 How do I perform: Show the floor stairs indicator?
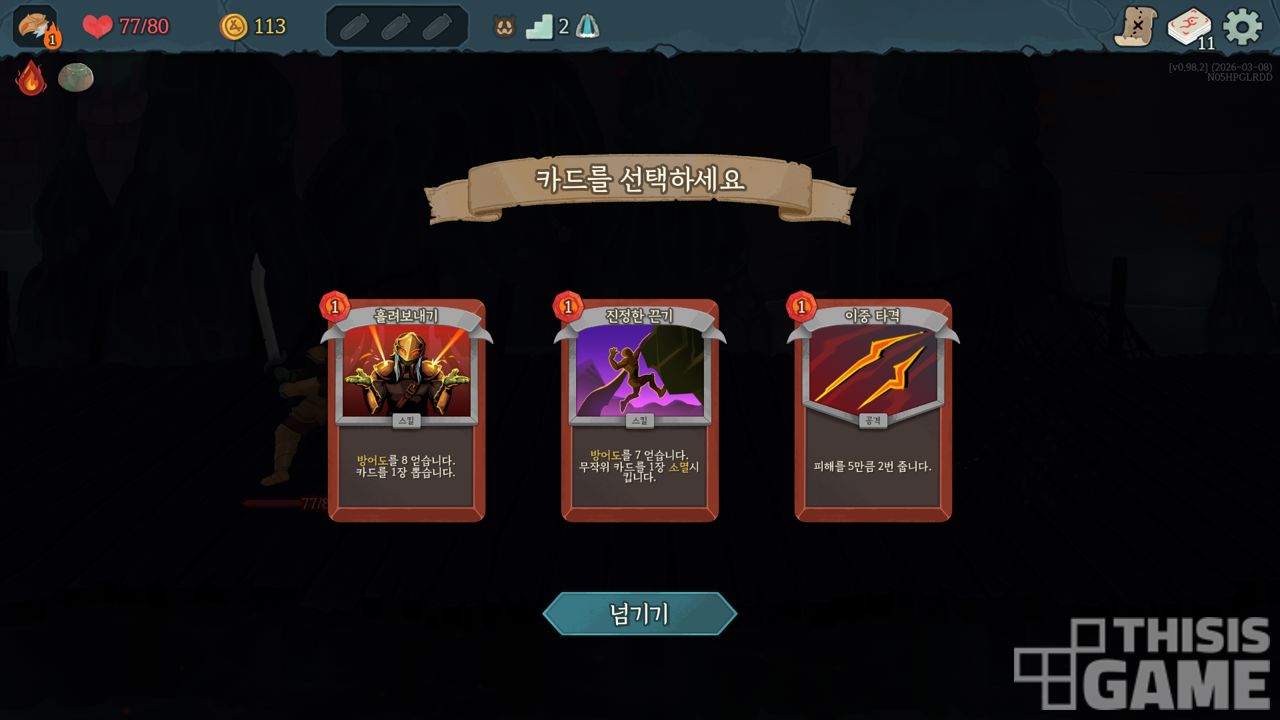540,27
